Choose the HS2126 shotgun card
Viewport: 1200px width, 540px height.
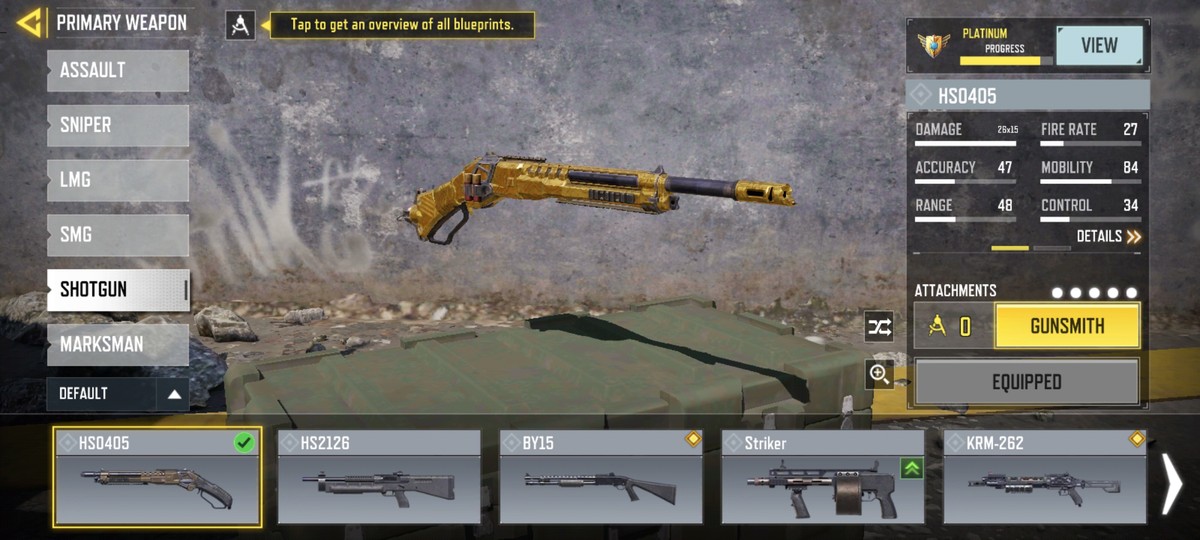[379, 478]
